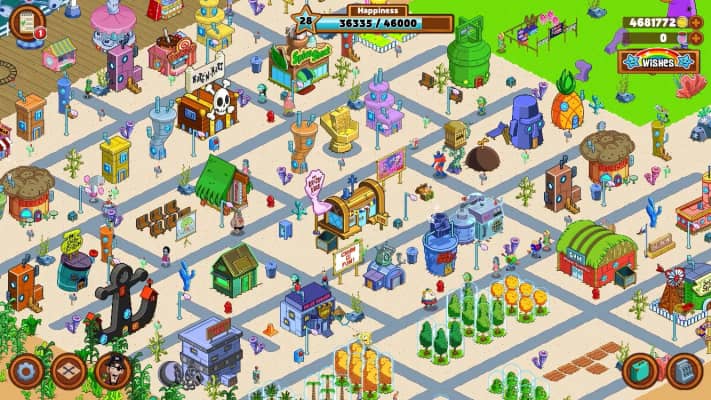Open the teal suitcase inventory button
The width and height of the screenshot is (711, 400).
641,371
